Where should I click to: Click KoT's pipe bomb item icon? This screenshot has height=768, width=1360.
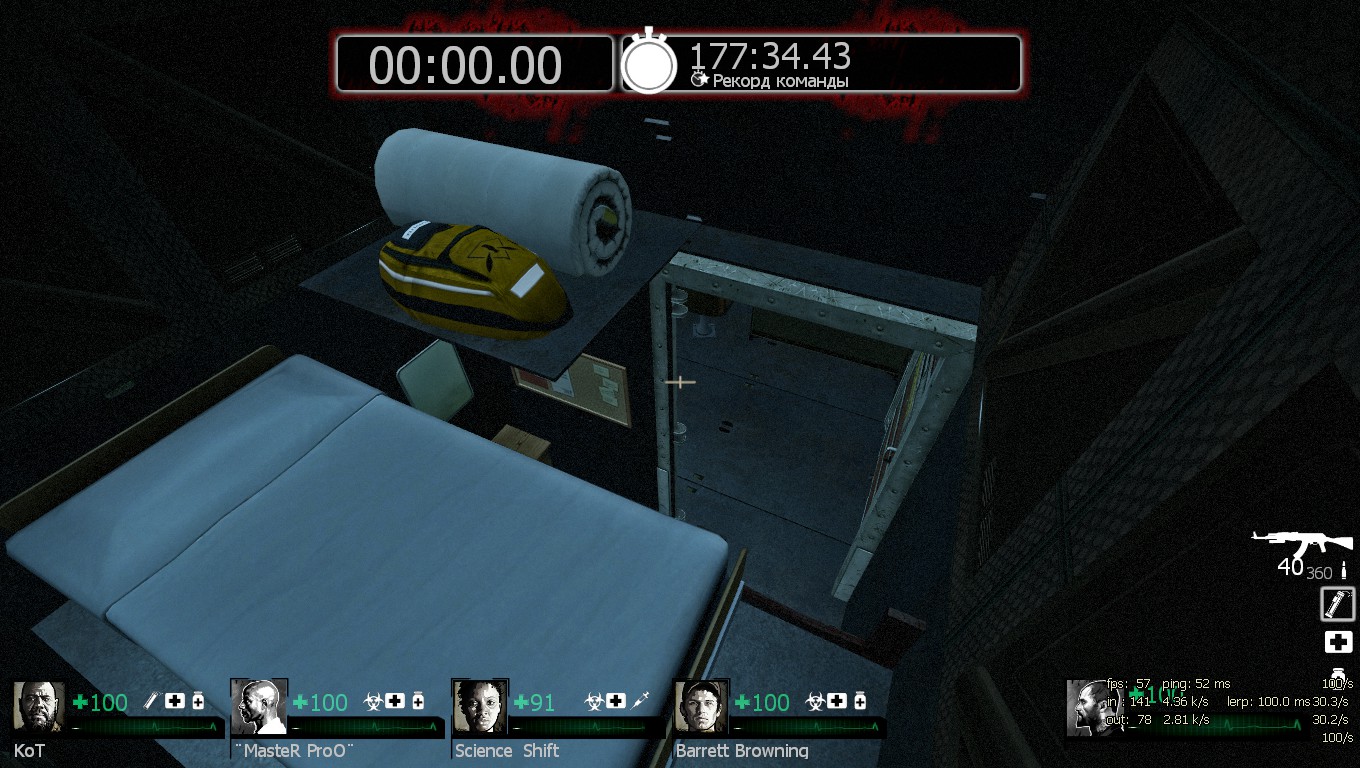153,701
